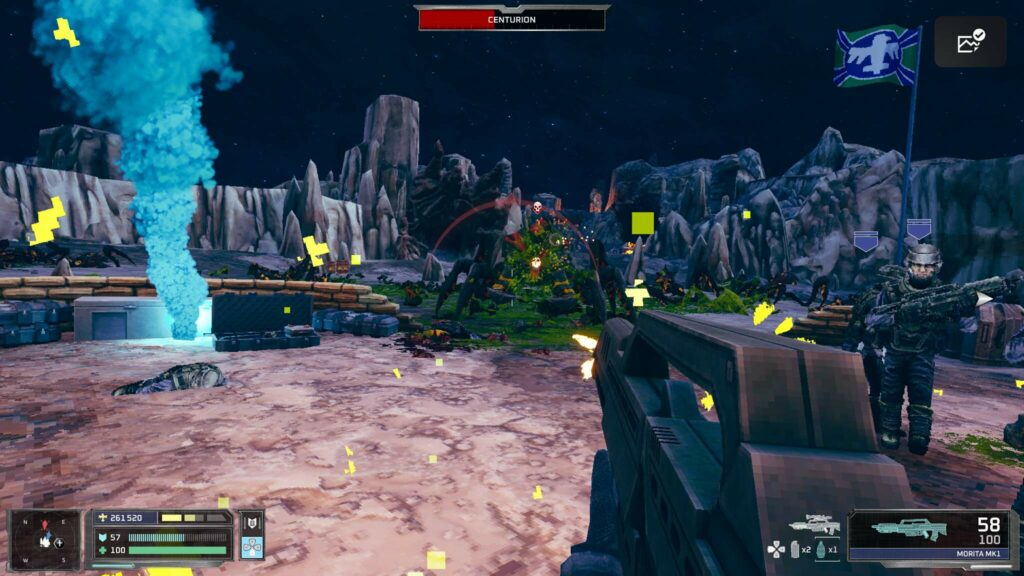Activate the shield emblem ability icon
1024x576 pixels.
(251, 522)
